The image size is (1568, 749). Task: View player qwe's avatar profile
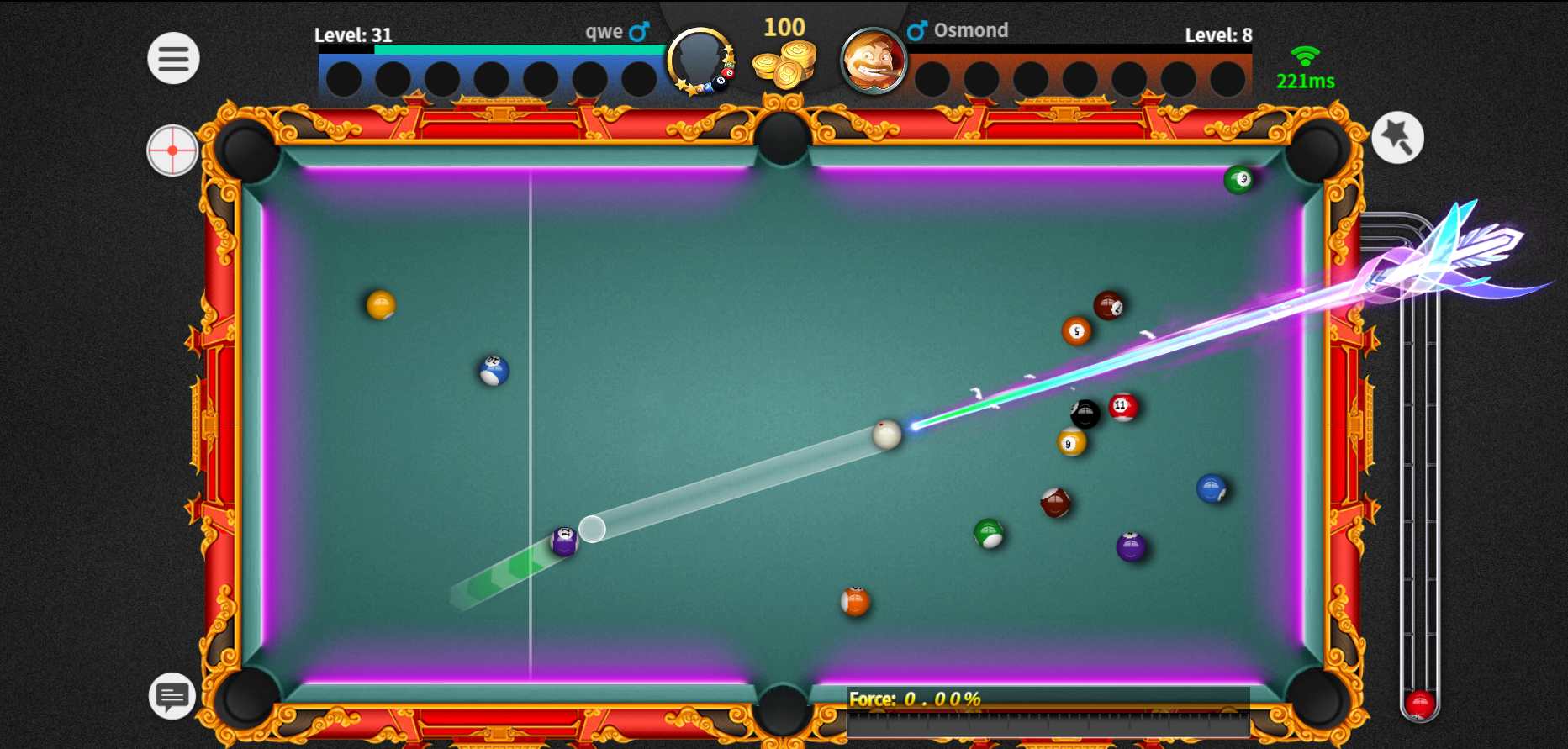(x=699, y=60)
